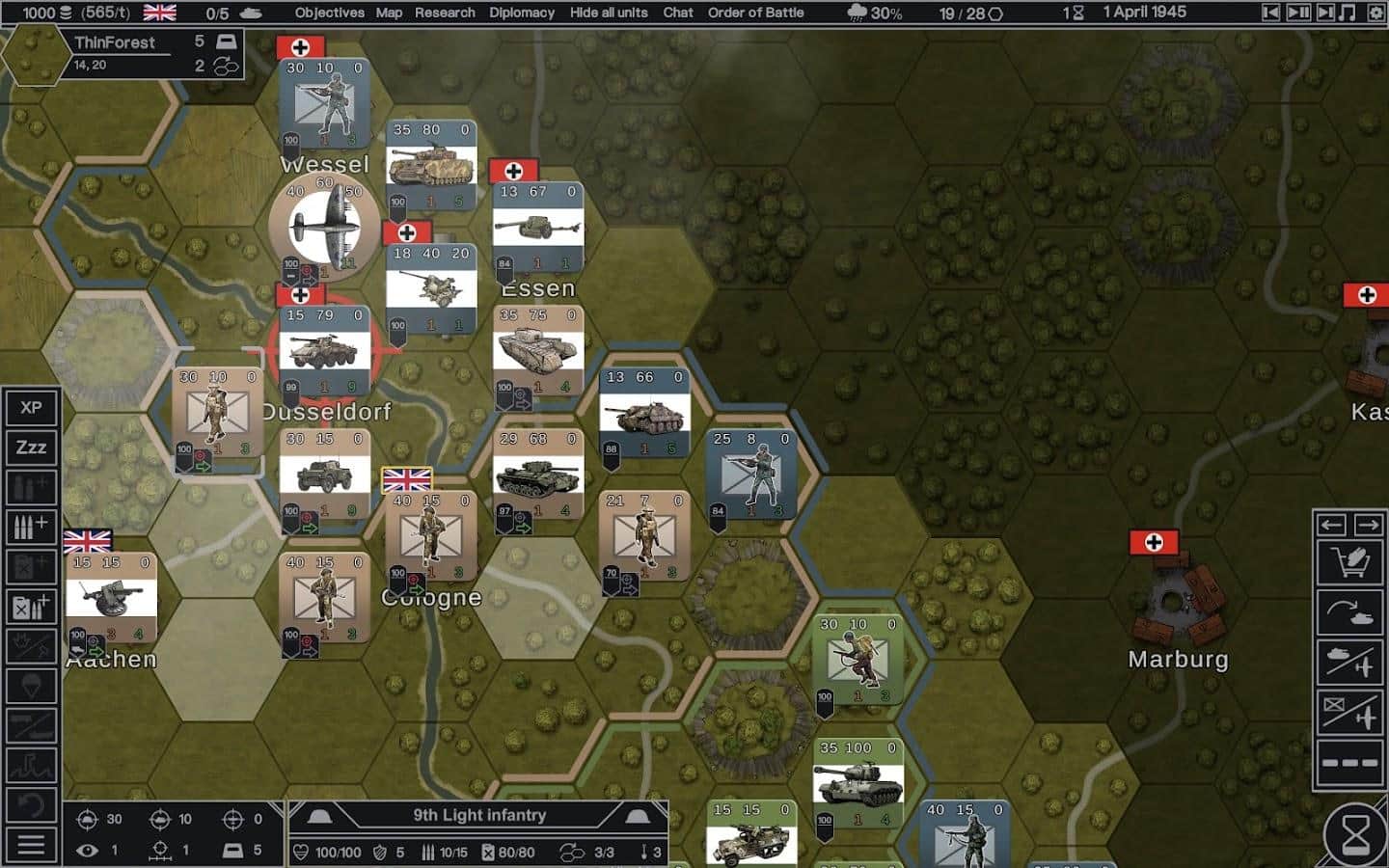Select the next unit arrow button
This screenshot has height=868, width=1389.
pos(1368,525)
